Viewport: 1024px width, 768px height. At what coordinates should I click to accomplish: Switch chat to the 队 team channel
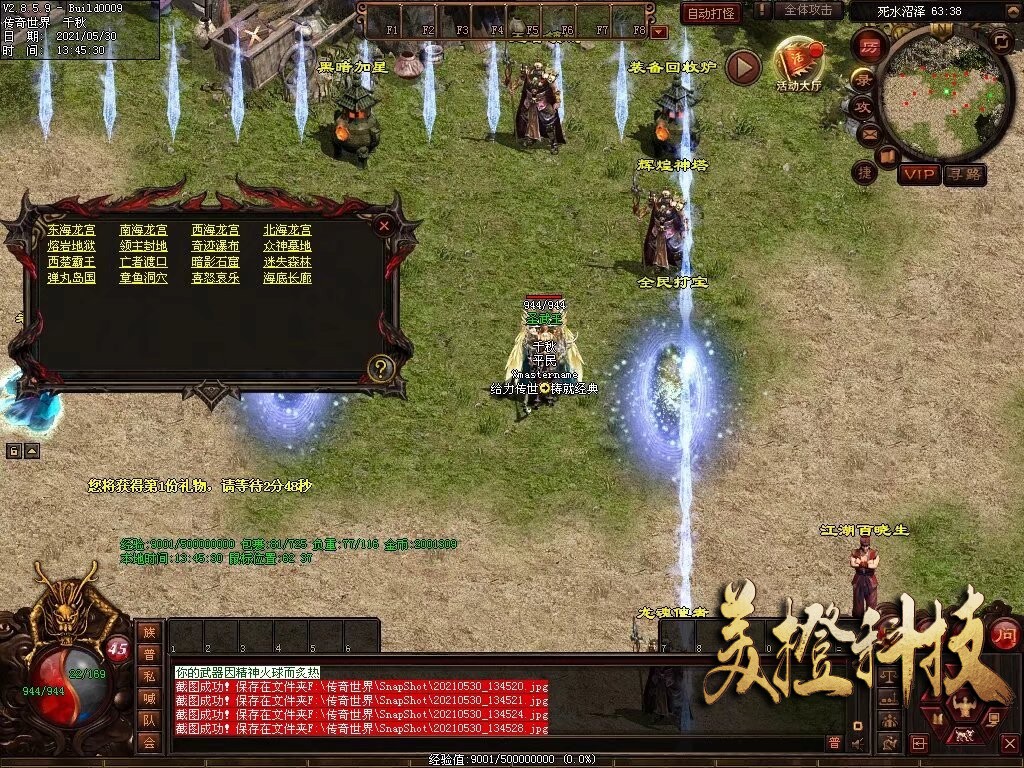149,719
